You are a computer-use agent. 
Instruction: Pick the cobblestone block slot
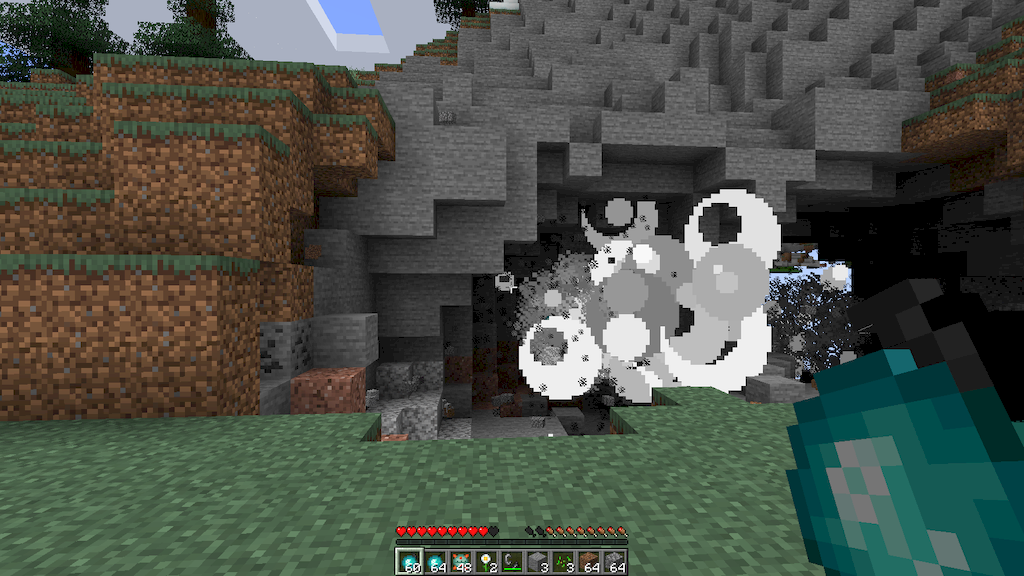pos(615,562)
